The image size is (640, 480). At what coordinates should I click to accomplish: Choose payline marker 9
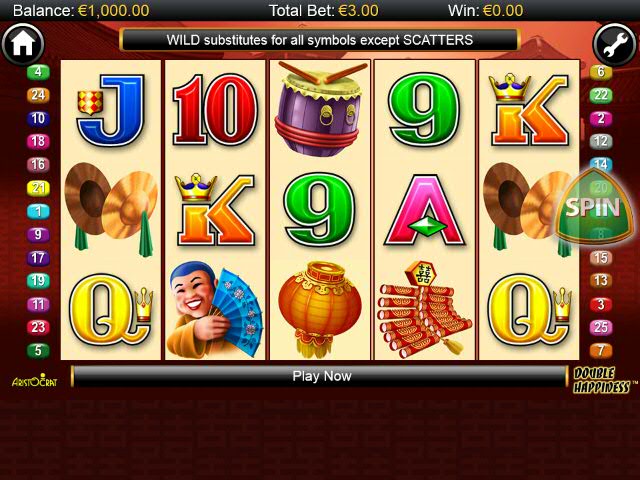(x=38, y=235)
